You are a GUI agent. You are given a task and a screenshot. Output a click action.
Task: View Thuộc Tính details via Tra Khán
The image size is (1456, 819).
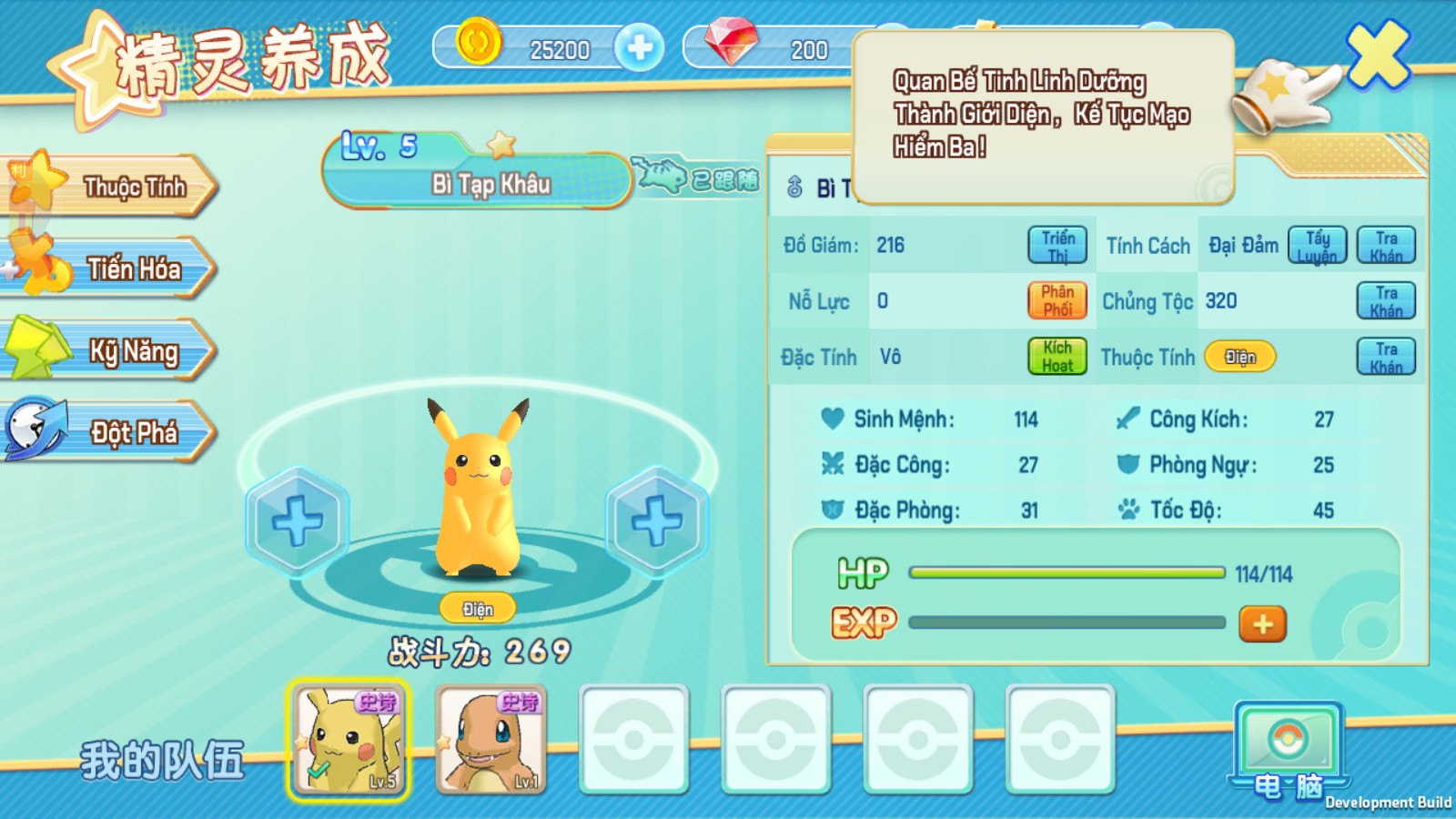point(1386,357)
